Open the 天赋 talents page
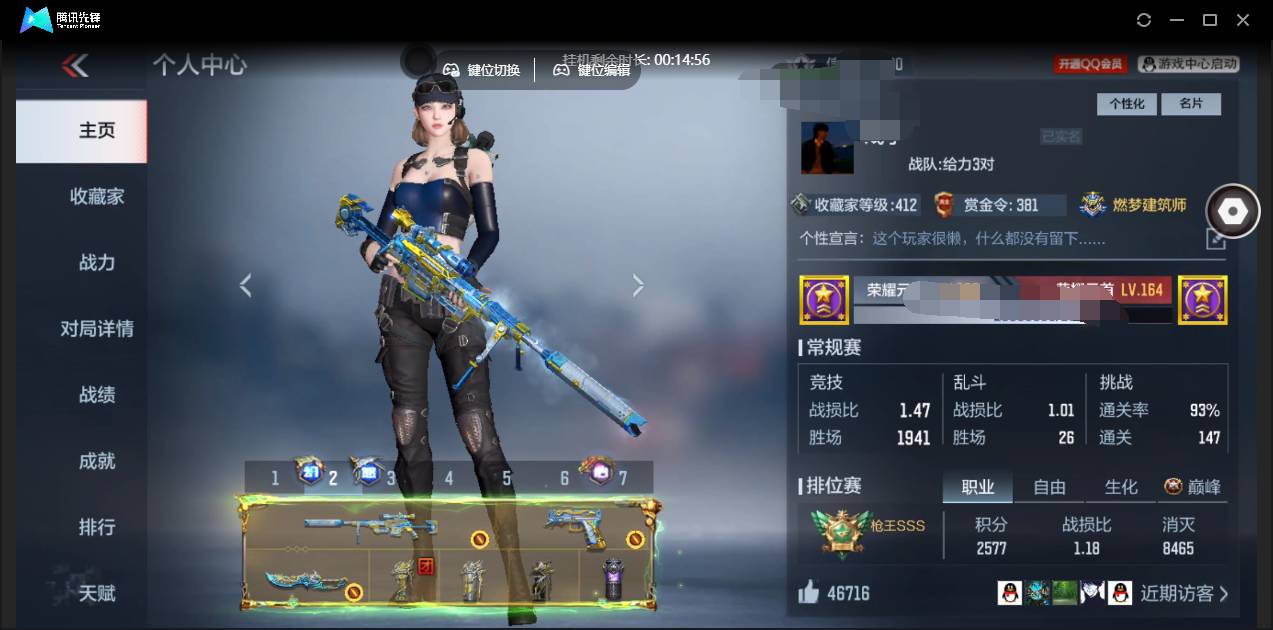Viewport: 1273px width, 630px height. [x=97, y=593]
